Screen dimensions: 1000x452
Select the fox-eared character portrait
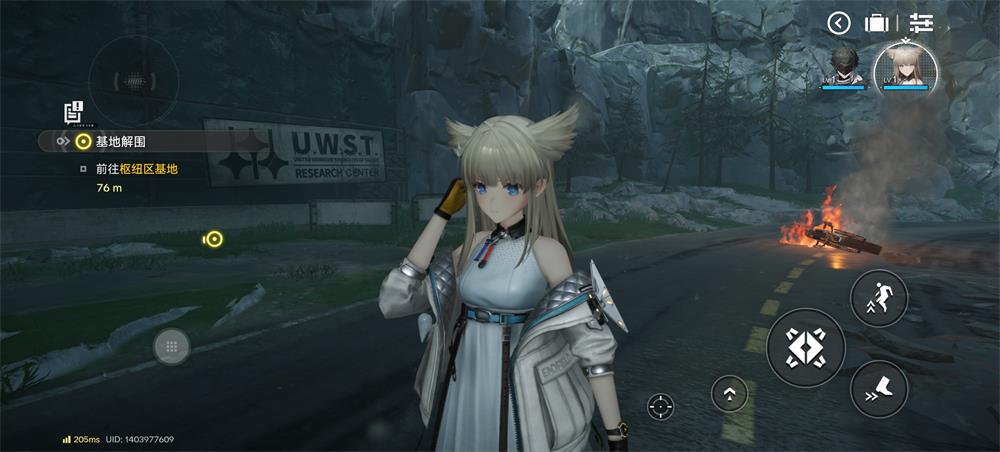coord(905,70)
